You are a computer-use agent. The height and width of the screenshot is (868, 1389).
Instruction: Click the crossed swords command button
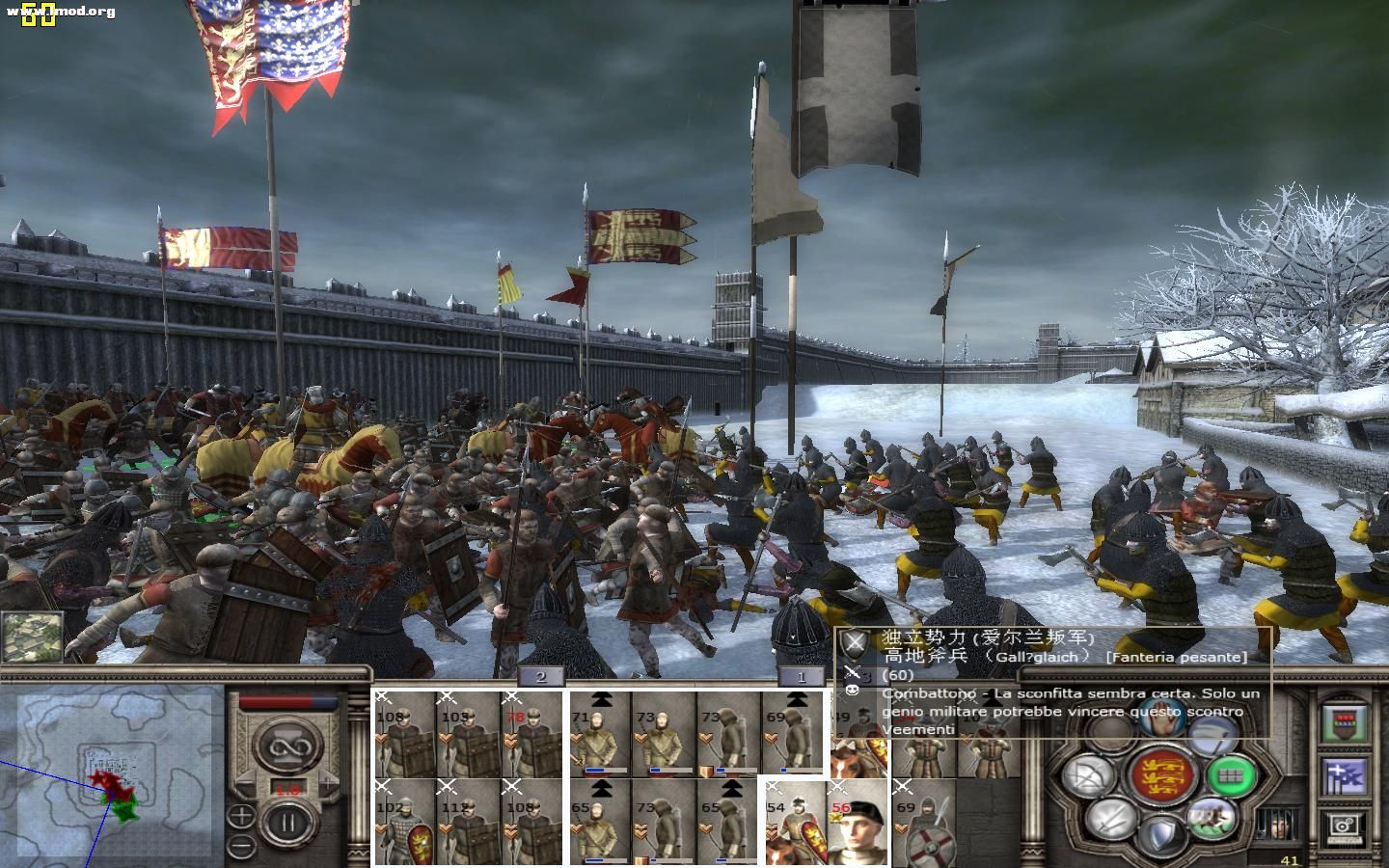(1111, 820)
